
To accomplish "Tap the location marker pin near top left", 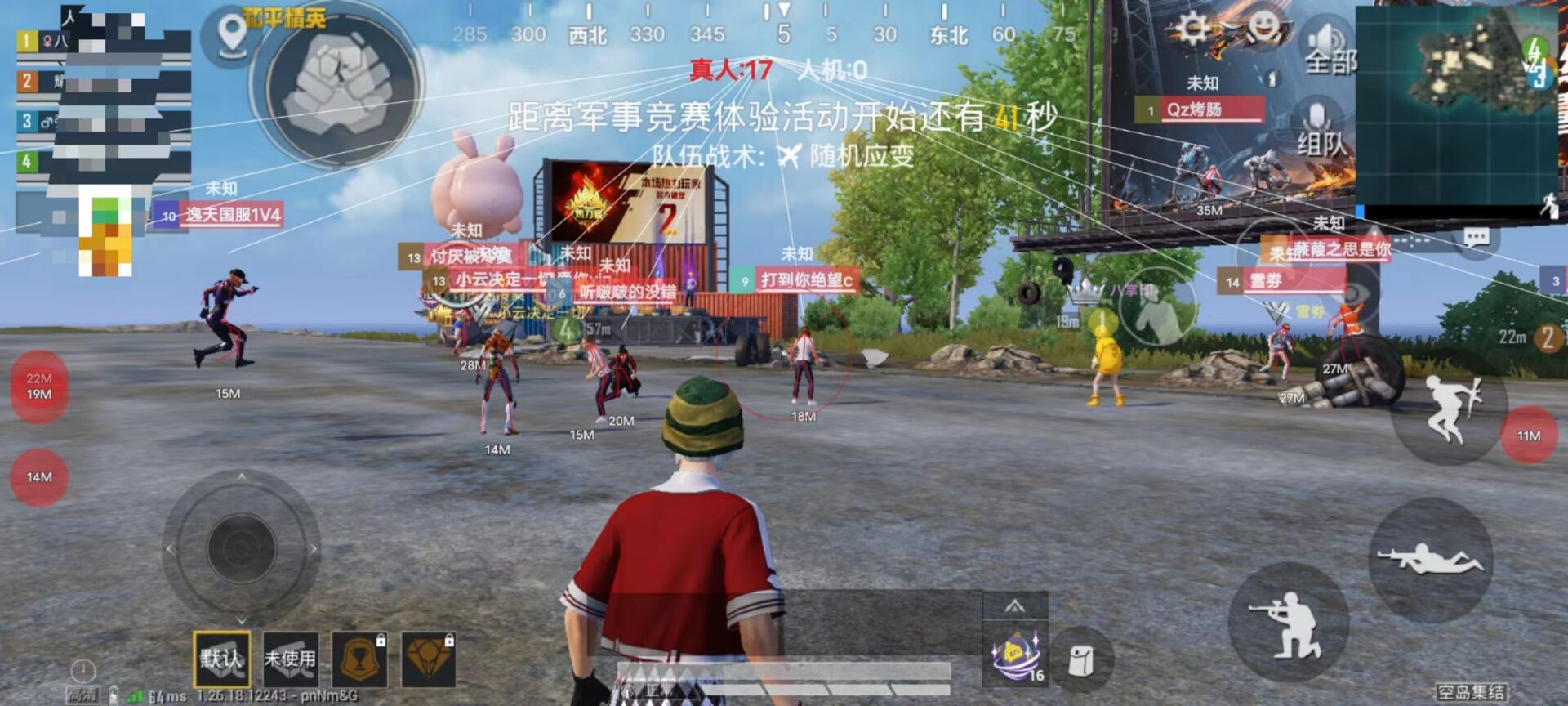I will pos(231,38).
